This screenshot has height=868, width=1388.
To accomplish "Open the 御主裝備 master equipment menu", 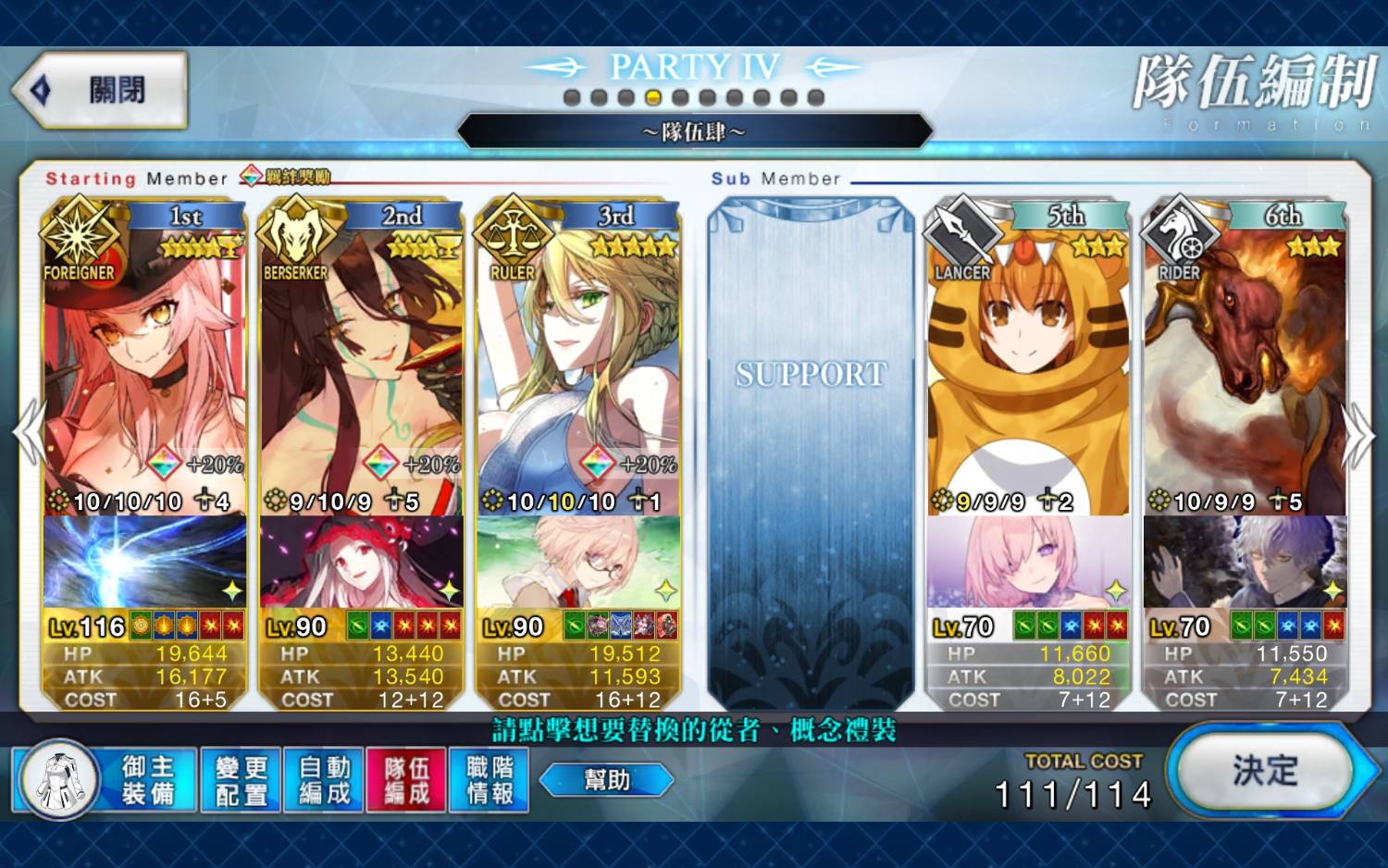I will (x=106, y=780).
